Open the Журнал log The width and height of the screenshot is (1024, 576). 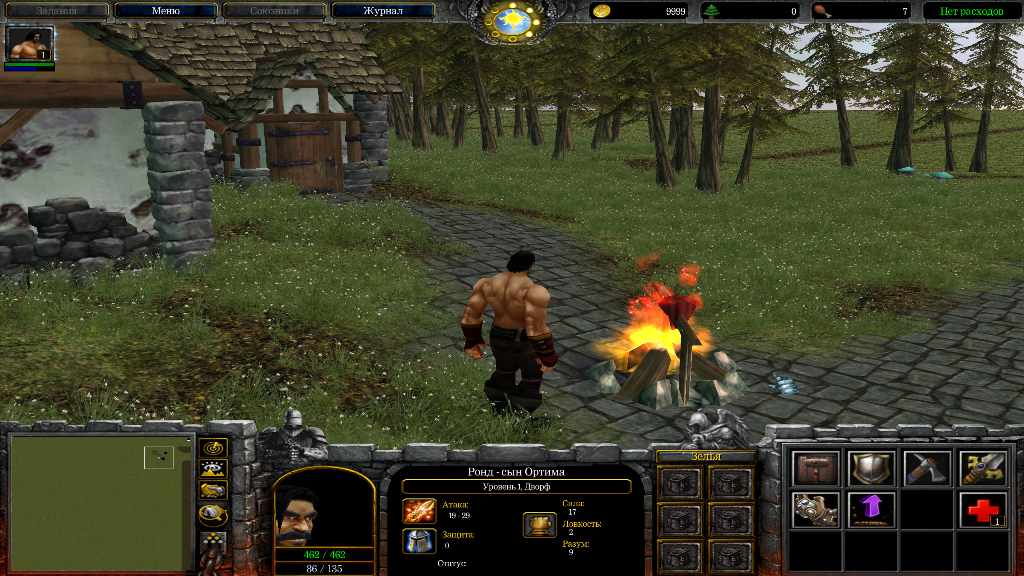click(x=383, y=11)
